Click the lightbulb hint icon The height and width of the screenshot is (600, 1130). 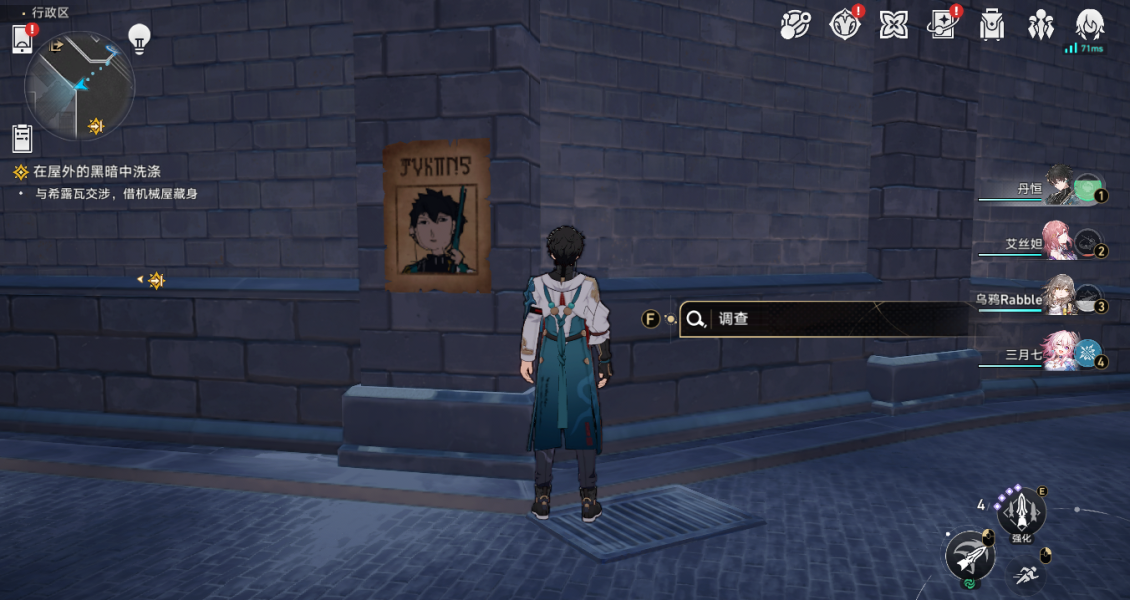139,39
